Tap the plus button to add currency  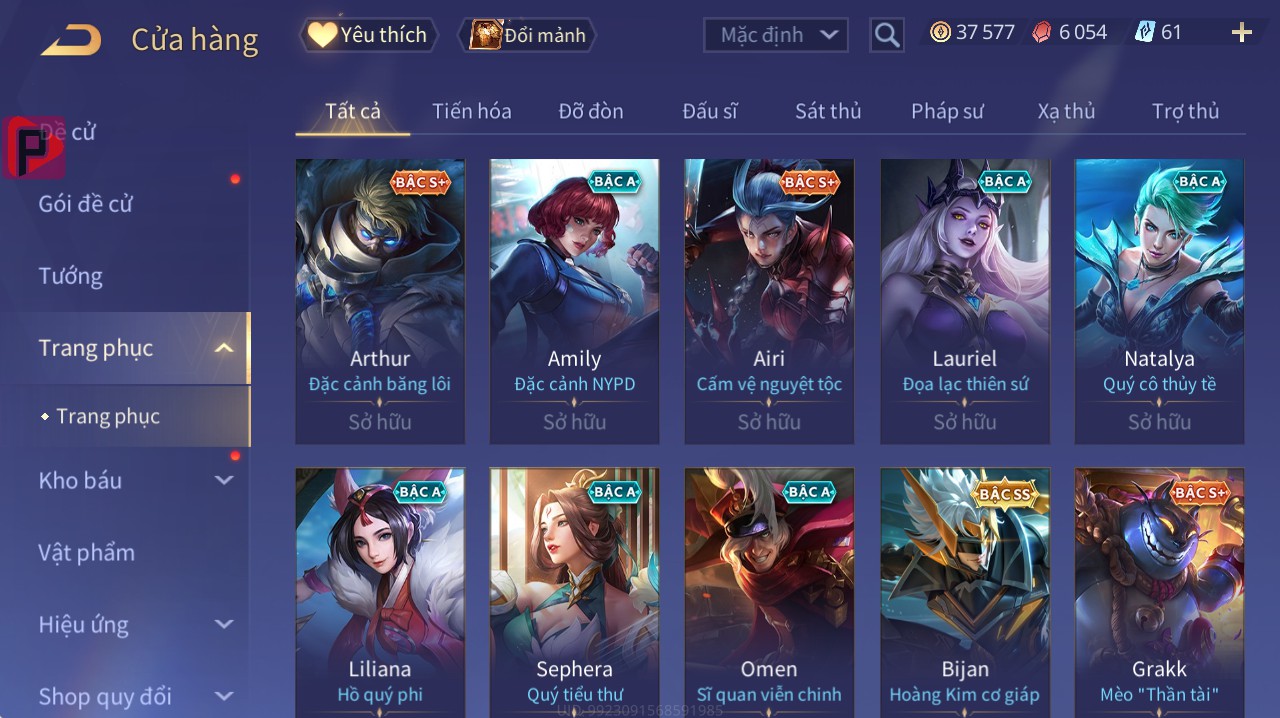coord(1241,33)
